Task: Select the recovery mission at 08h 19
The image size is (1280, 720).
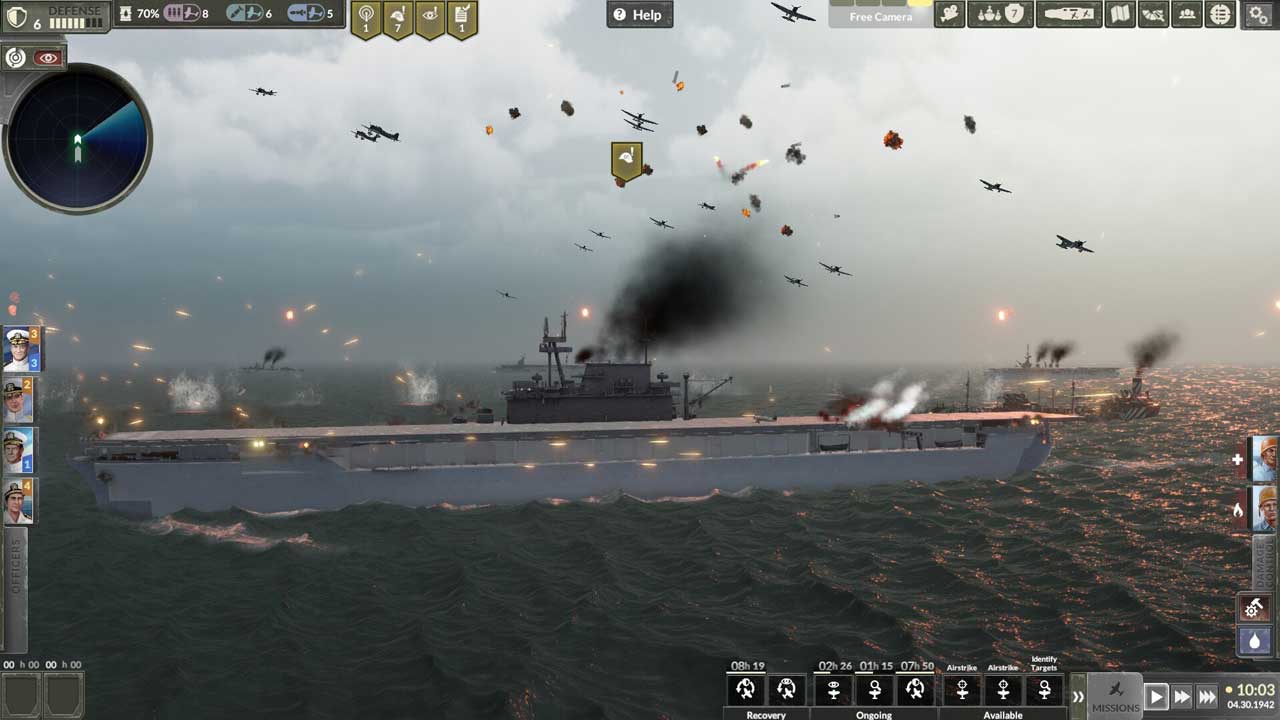Action: click(x=745, y=689)
